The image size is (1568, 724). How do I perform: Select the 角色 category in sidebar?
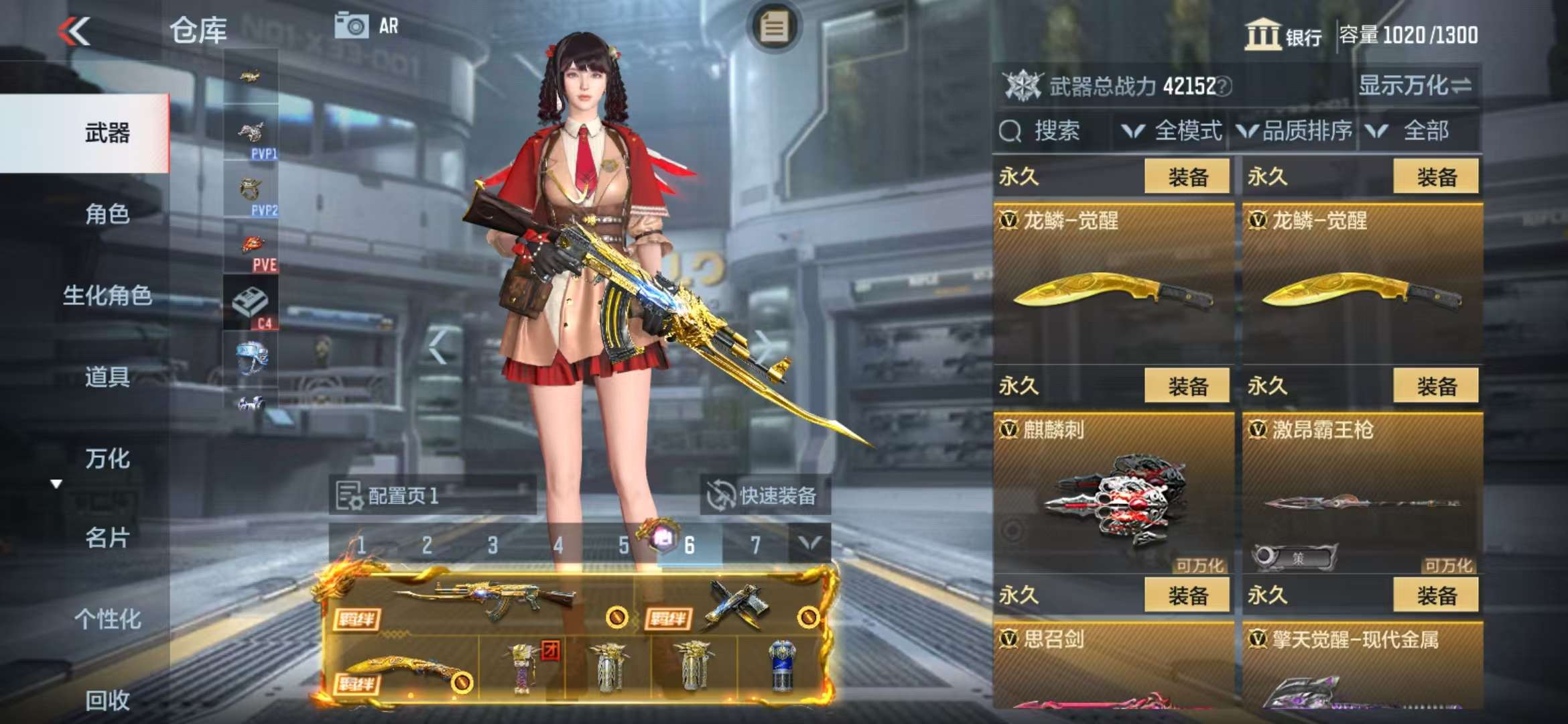[107, 215]
